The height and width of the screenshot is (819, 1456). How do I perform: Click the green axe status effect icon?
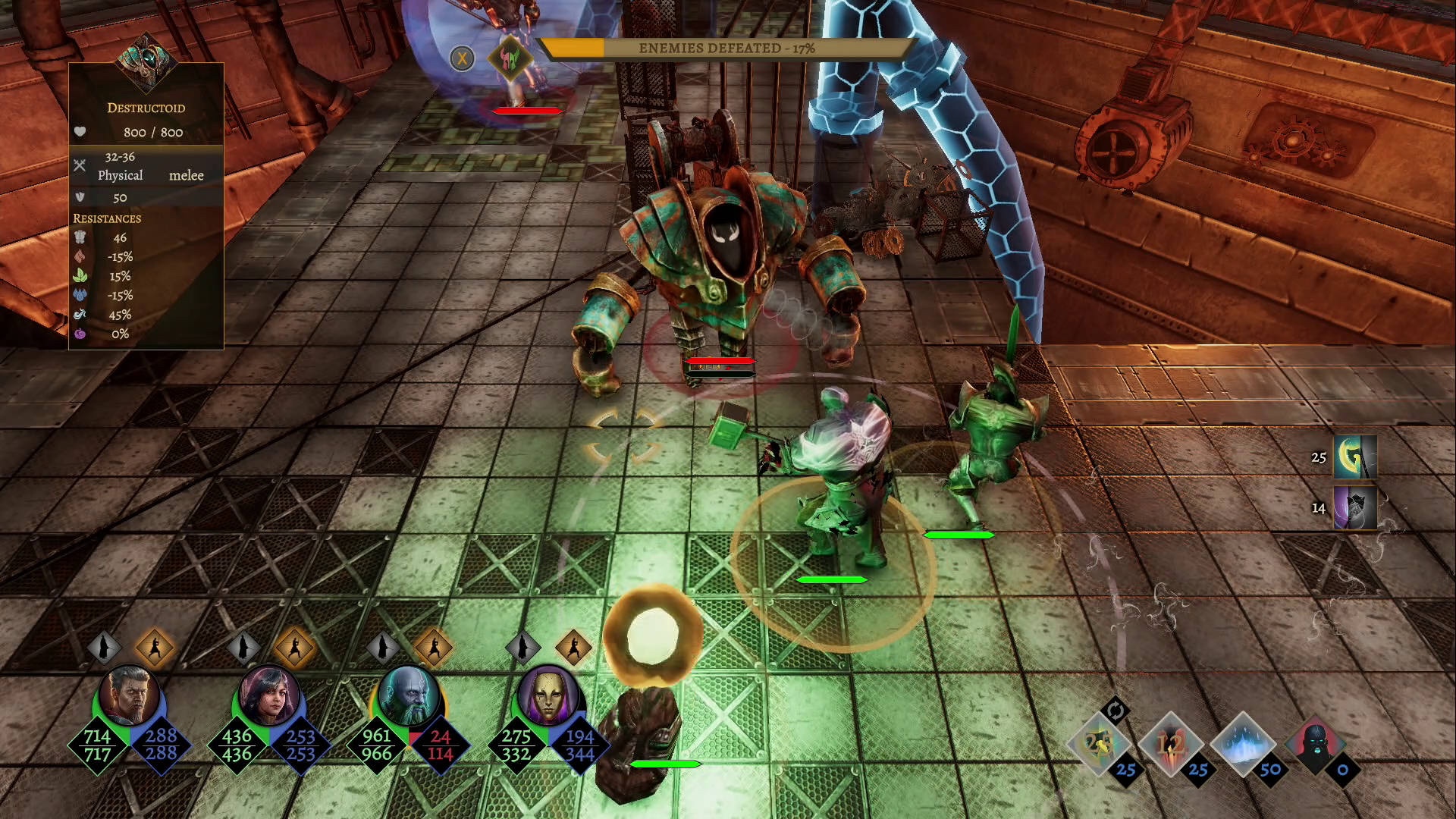[1354, 457]
